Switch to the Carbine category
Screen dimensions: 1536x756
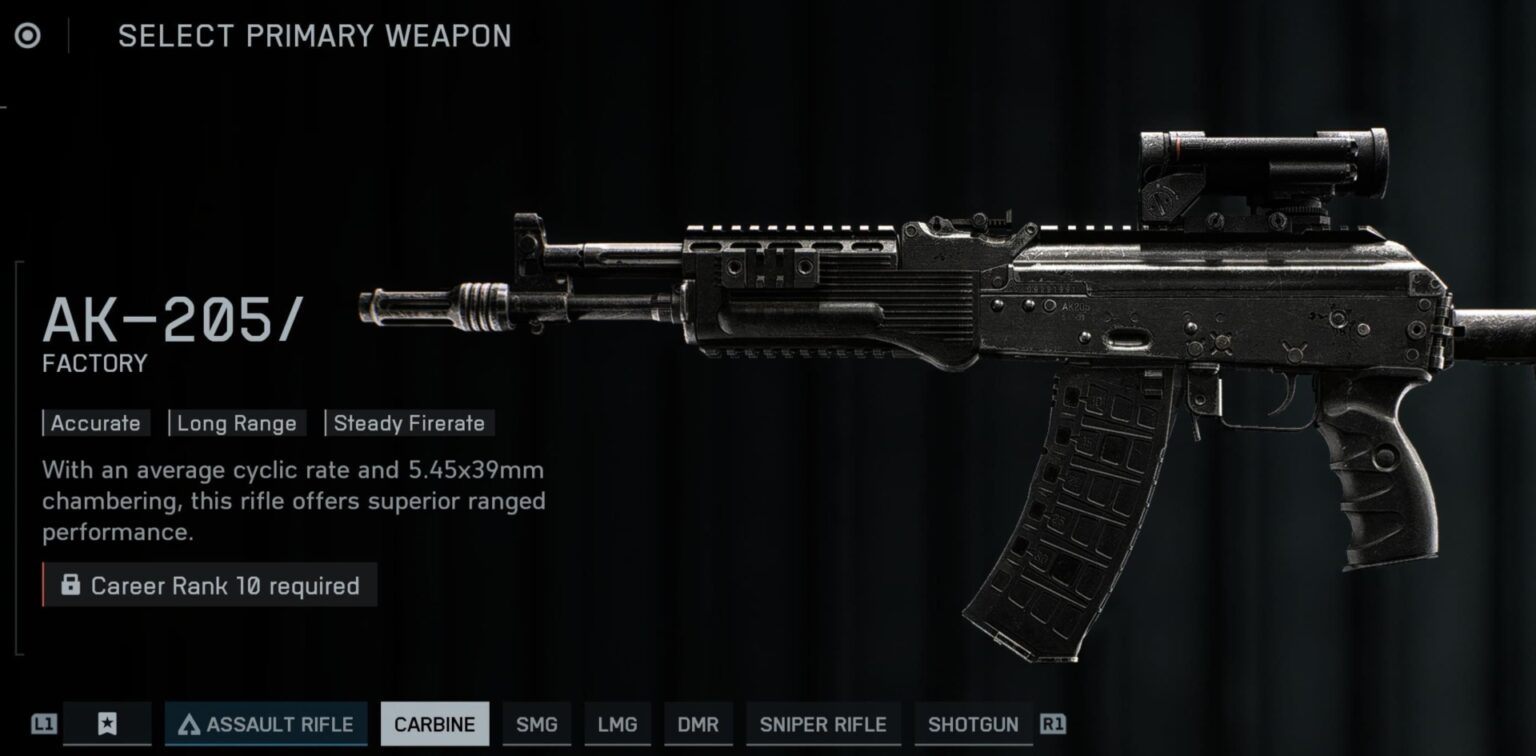[x=435, y=724]
